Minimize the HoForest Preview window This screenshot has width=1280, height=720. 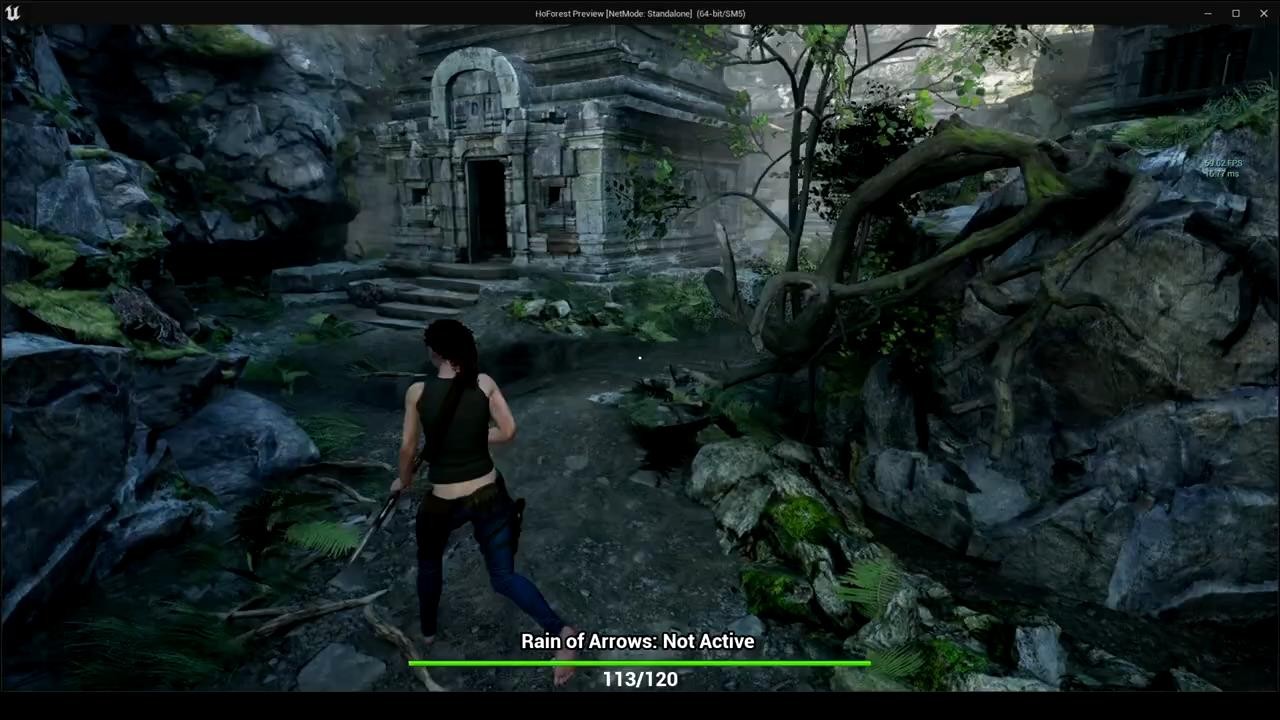1208,13
